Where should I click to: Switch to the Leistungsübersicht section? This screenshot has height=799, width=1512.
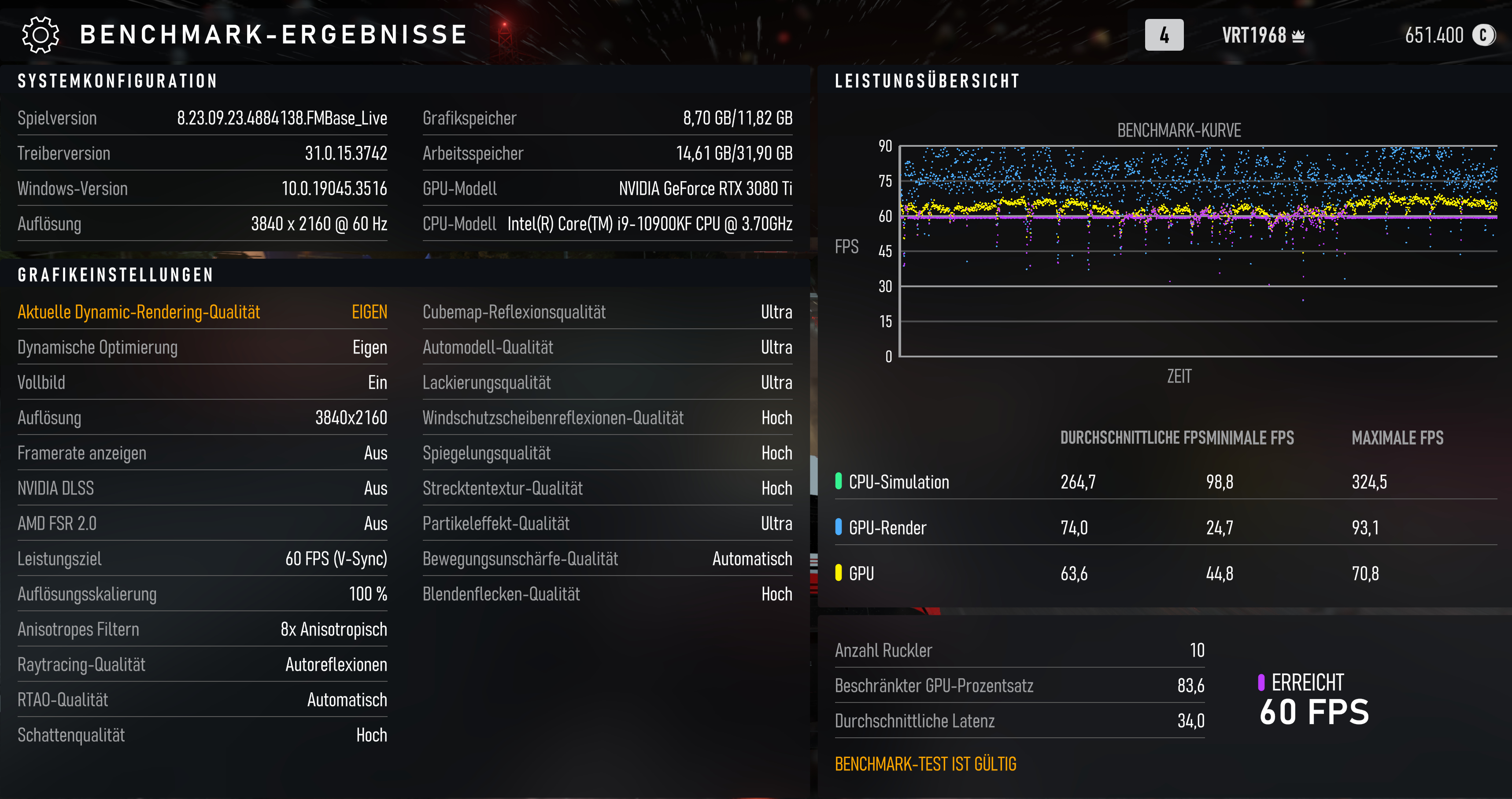click(926, 81)
